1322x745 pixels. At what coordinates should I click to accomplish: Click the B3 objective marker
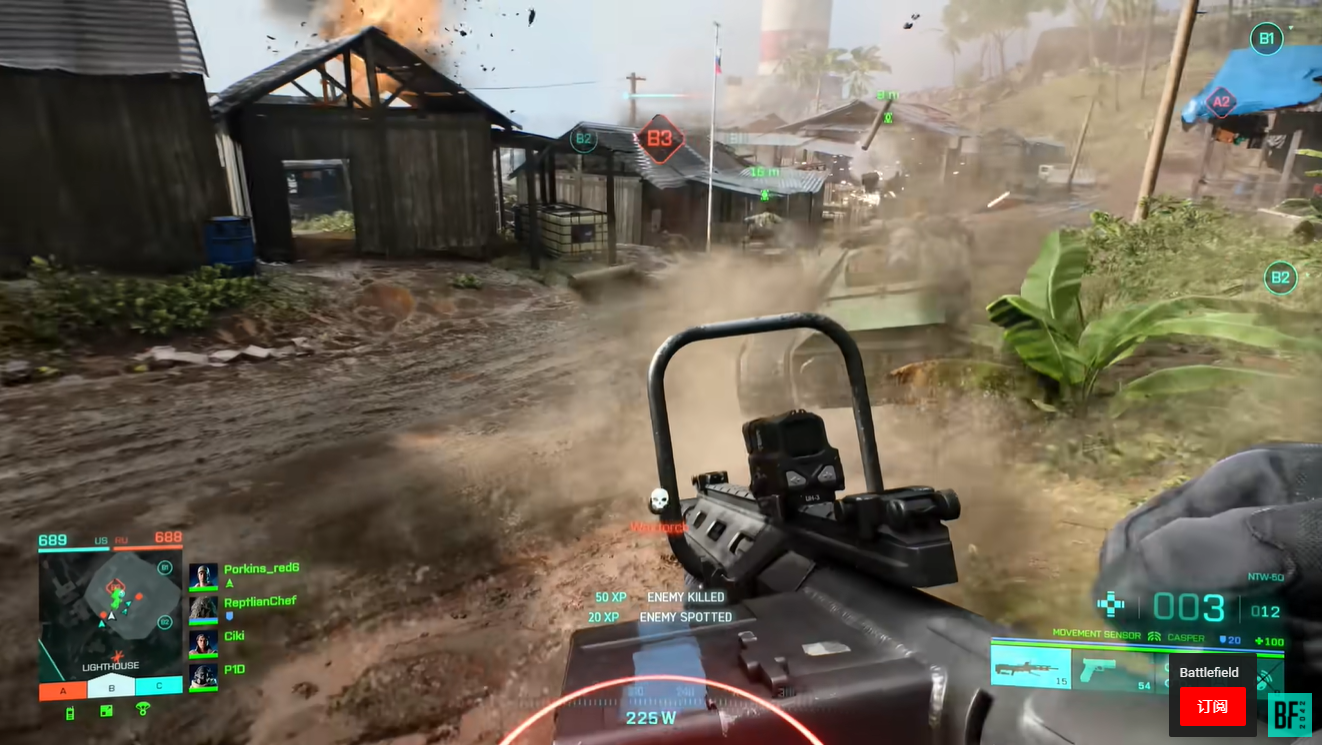(x=660, y=138)
